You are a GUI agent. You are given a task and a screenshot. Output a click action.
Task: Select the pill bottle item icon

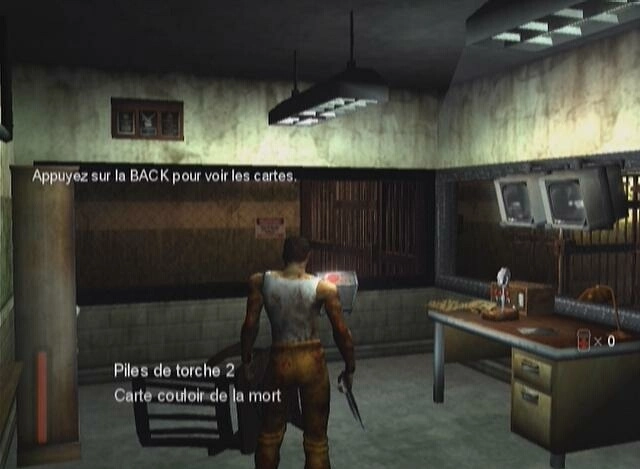click(x=583, y=339)
